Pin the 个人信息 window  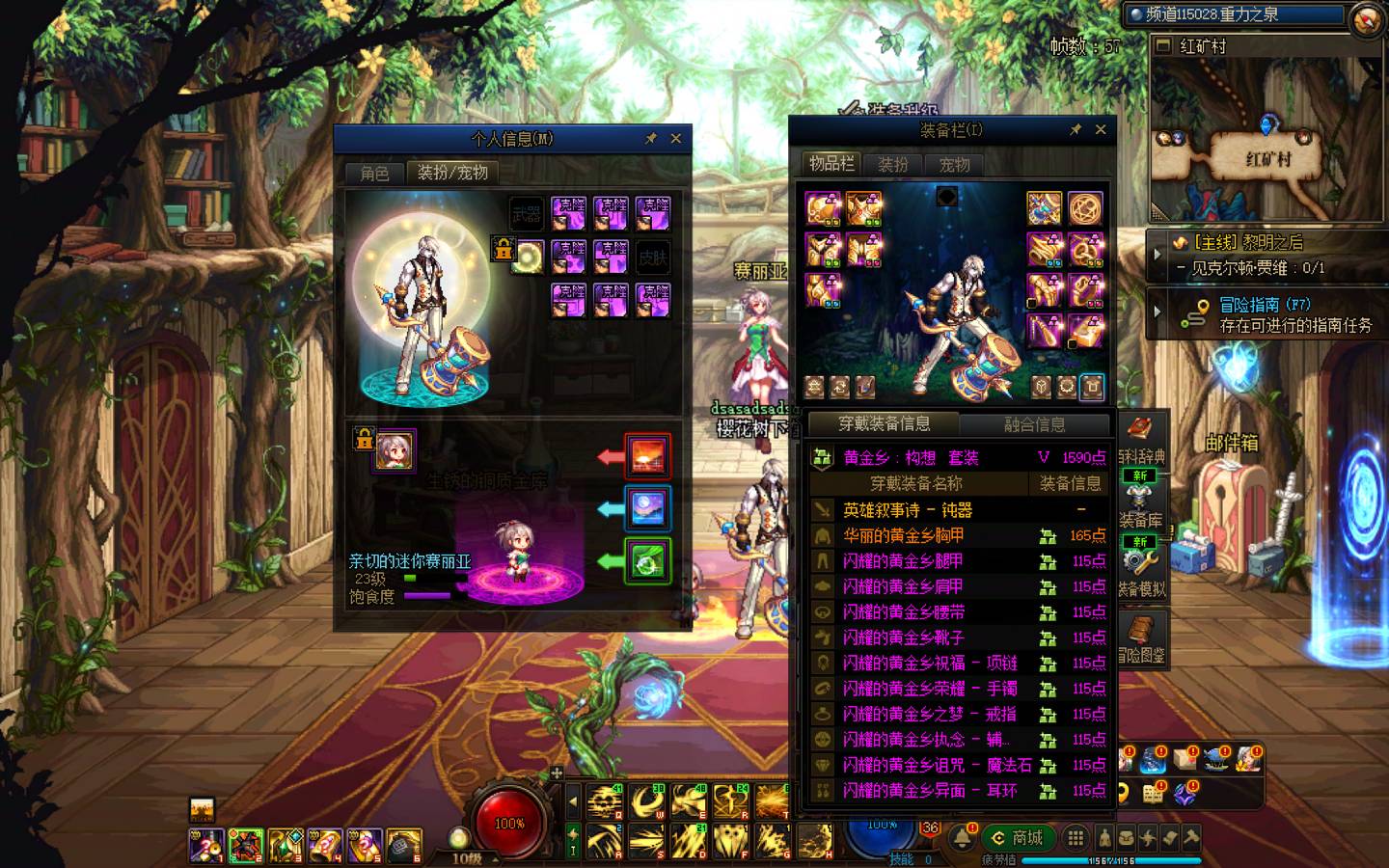tap(651, 139)
